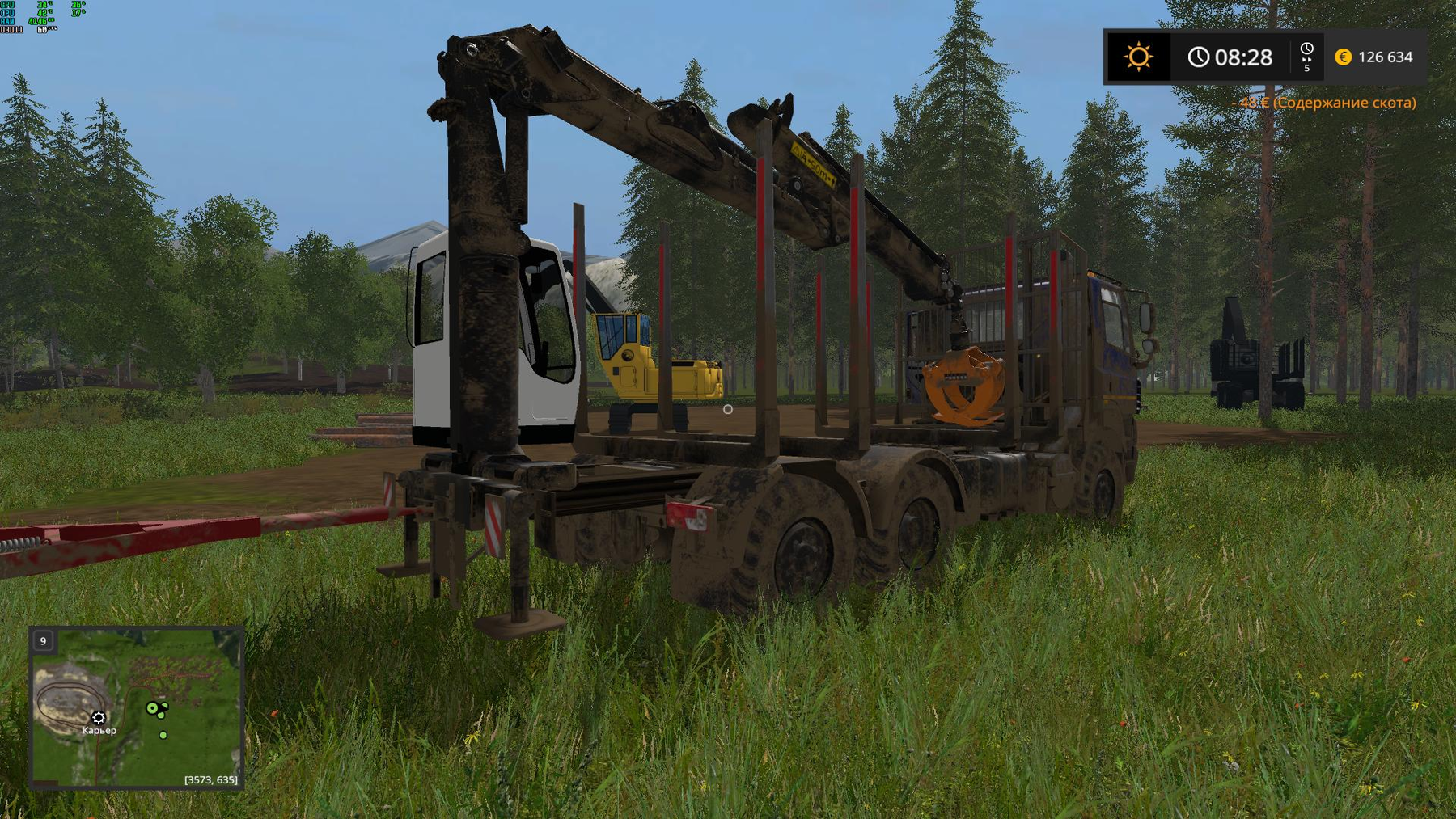Click the time acceleration fast-forward icon
The width and height of the screenshot is (1456, 819).
(x=1306, y=60)
